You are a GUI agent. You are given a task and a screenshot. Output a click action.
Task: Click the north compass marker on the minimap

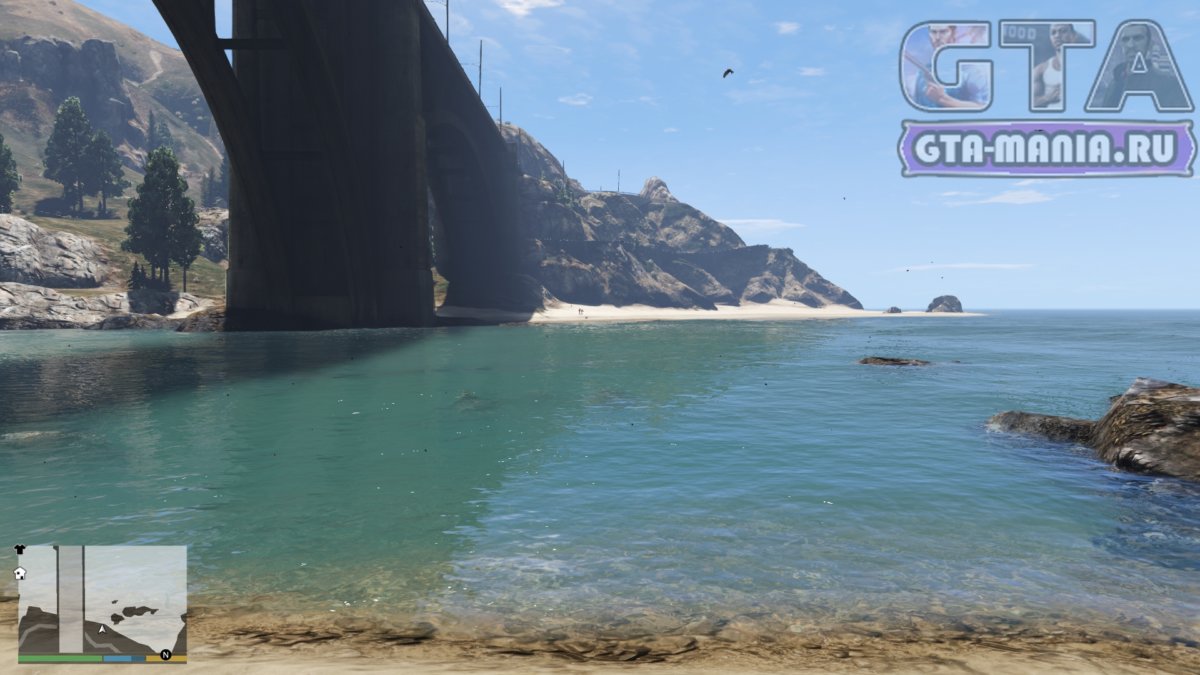[x=166, y=655]
